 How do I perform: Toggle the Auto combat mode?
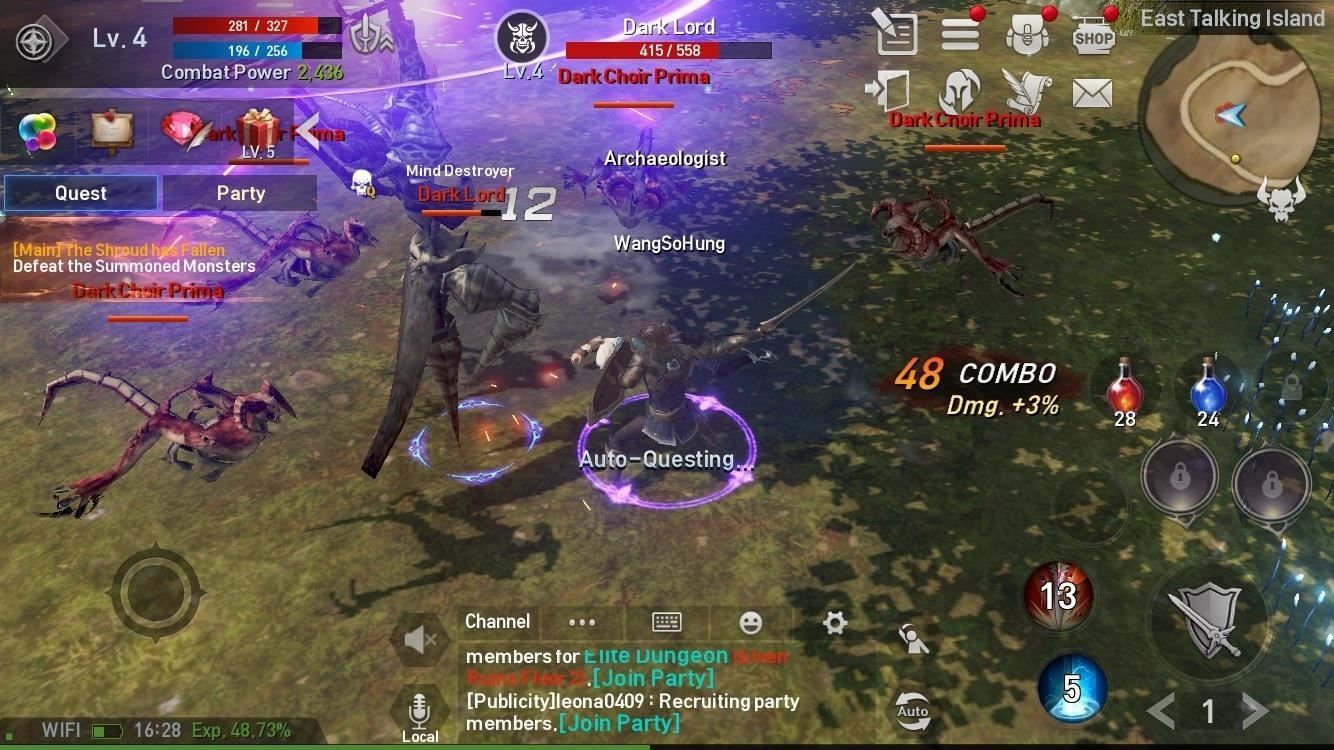[x=912, y=710]
